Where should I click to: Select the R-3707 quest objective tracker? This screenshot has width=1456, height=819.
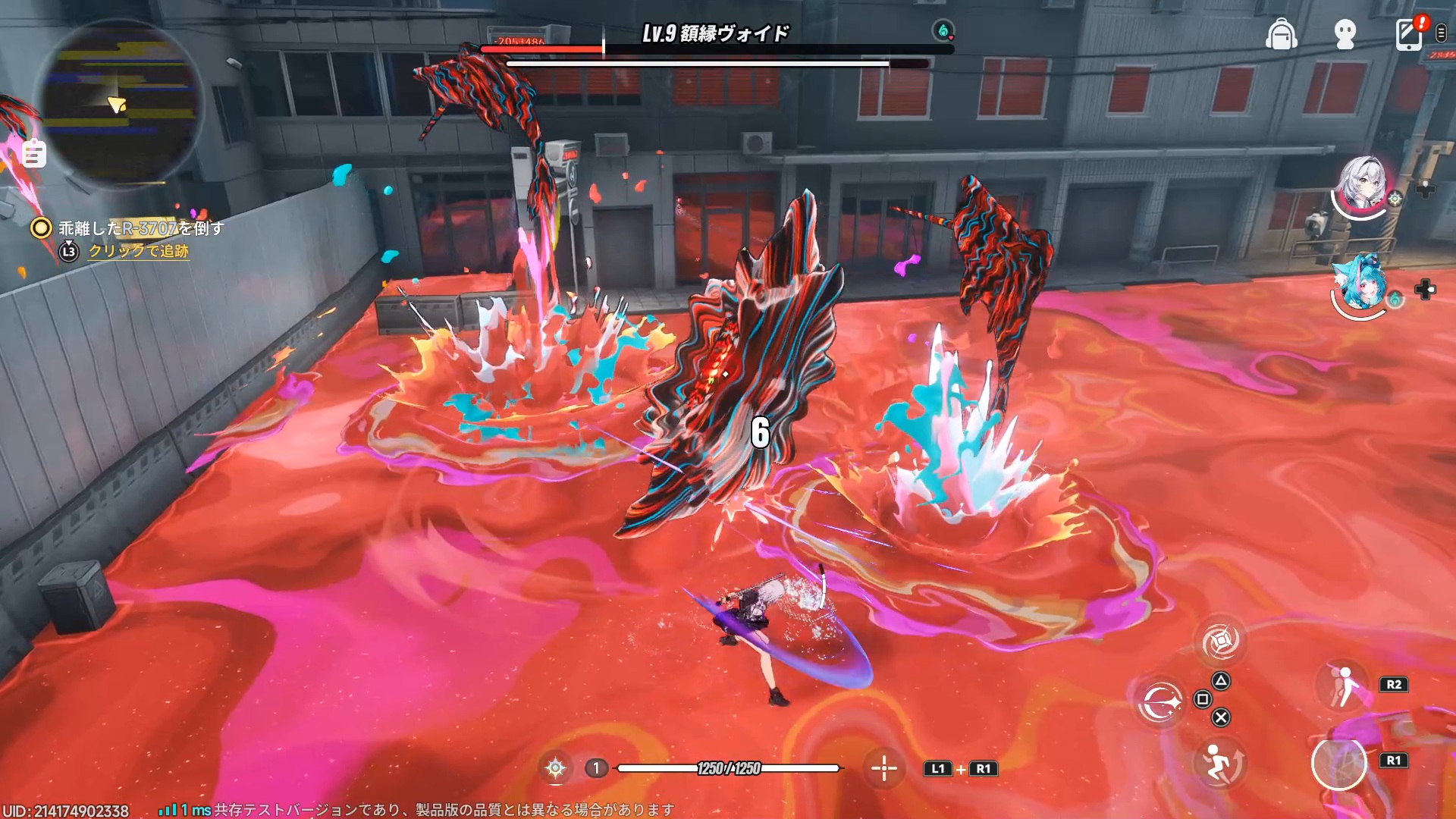(x=141, y=227)
